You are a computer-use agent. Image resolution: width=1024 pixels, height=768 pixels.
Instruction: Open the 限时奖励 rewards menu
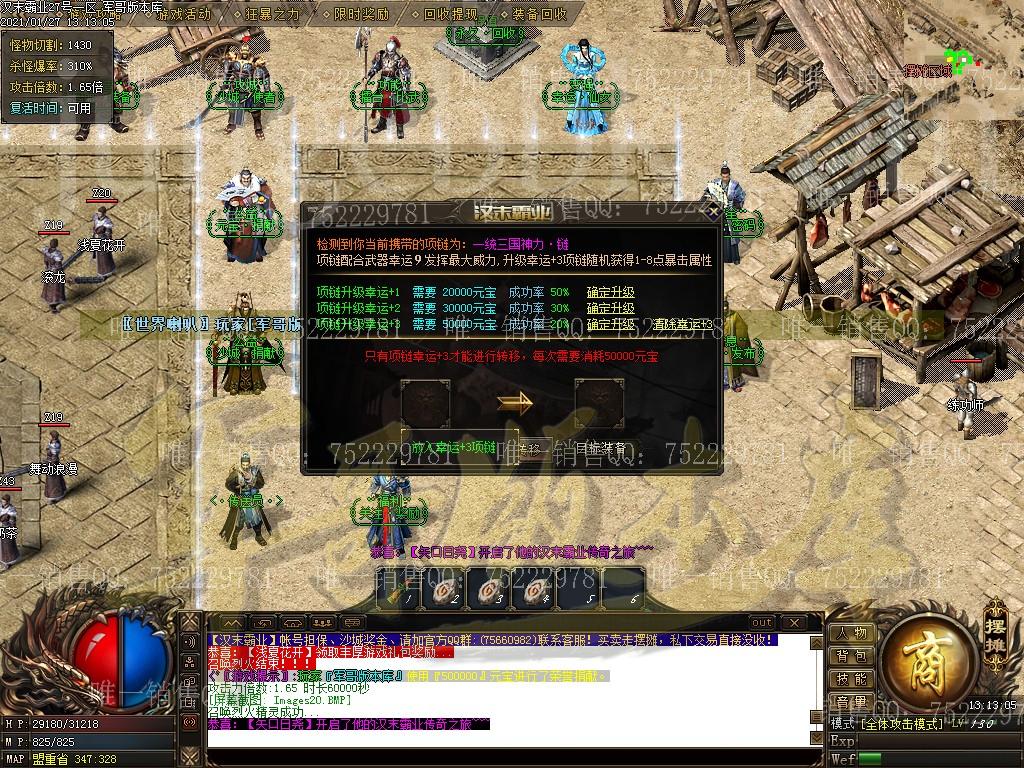coord(361,14)
